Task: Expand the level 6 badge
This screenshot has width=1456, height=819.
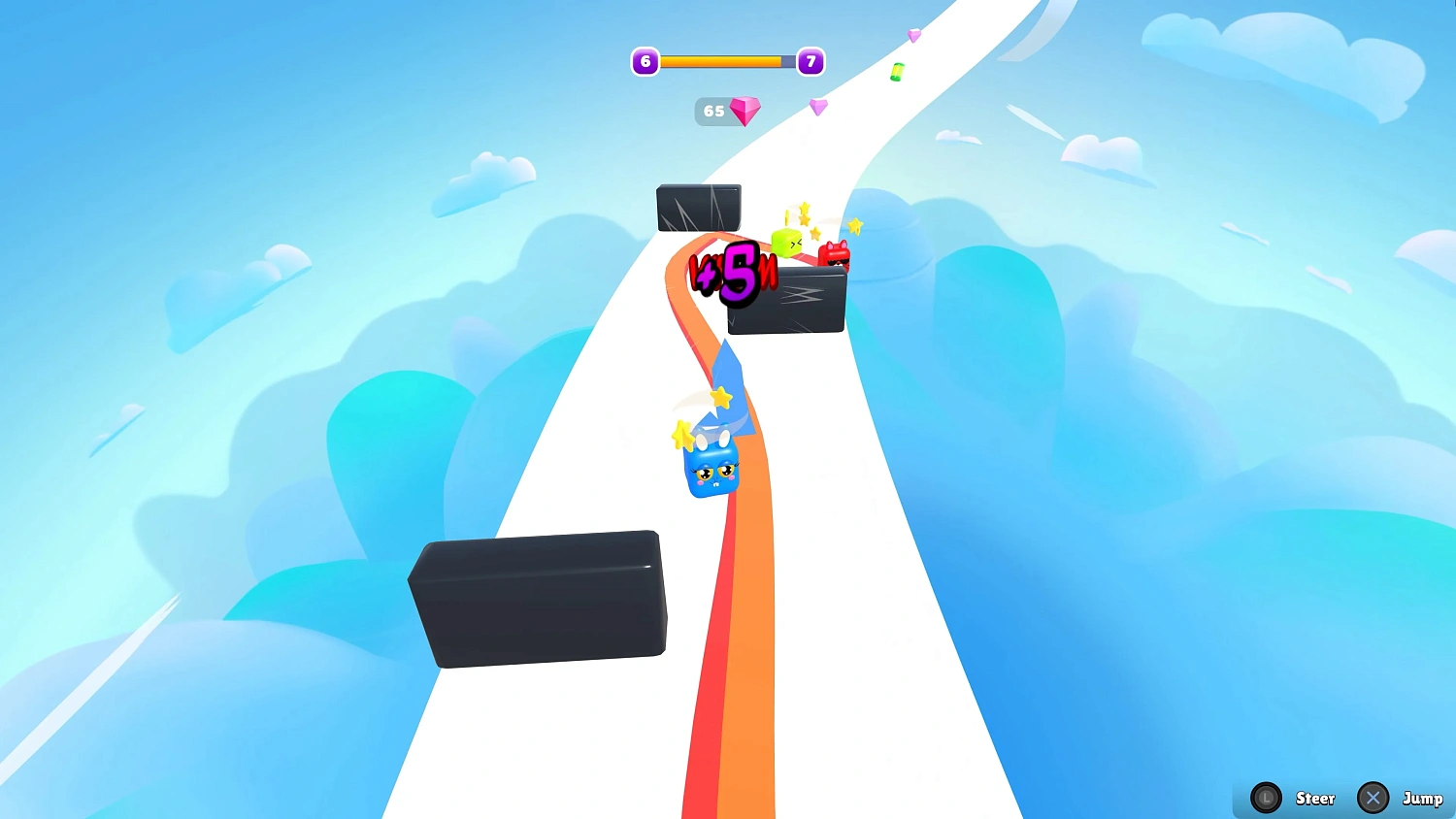Action: [645, 62]
